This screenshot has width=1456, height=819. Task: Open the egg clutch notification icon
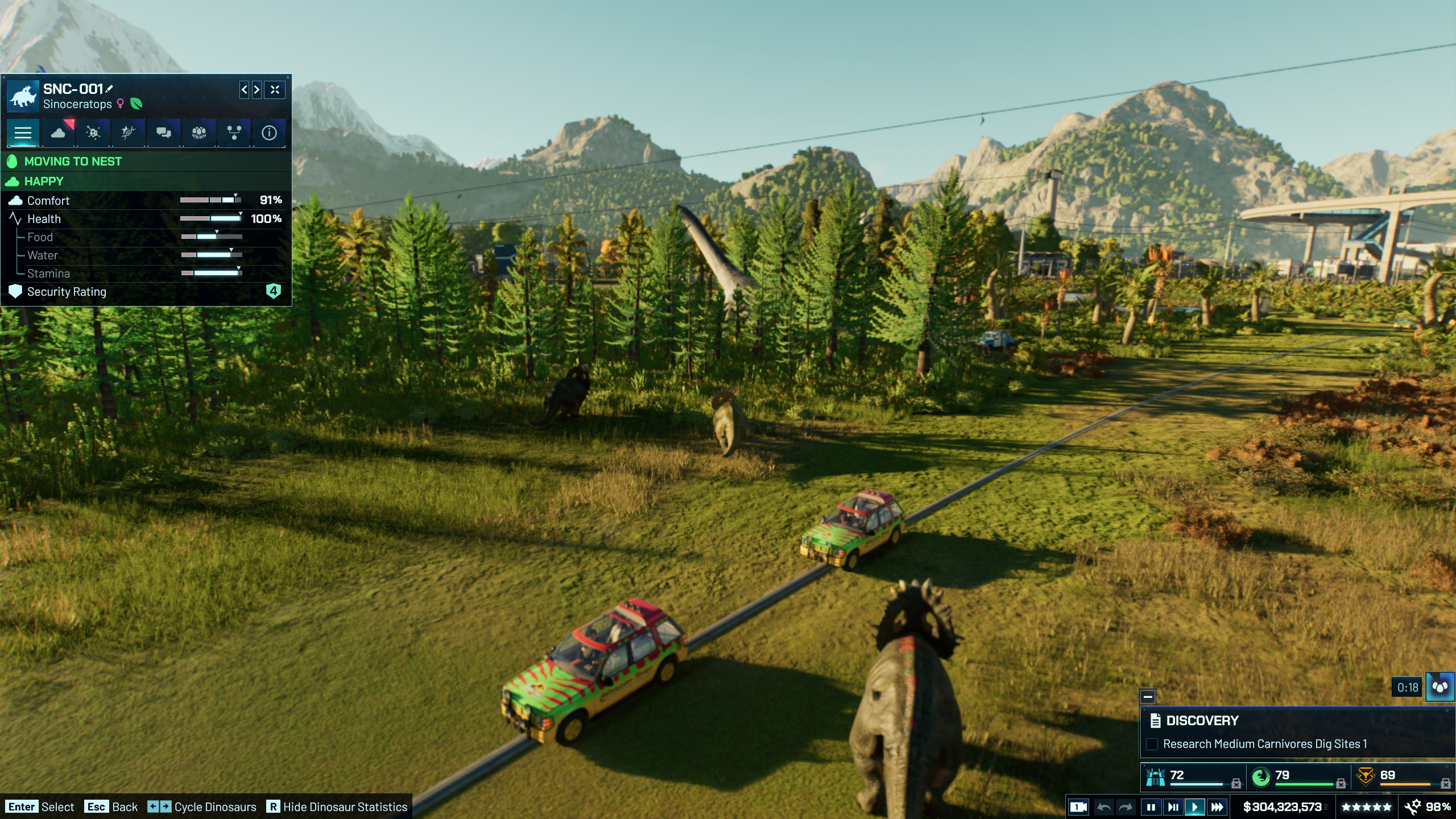(x=1440, y=687)
